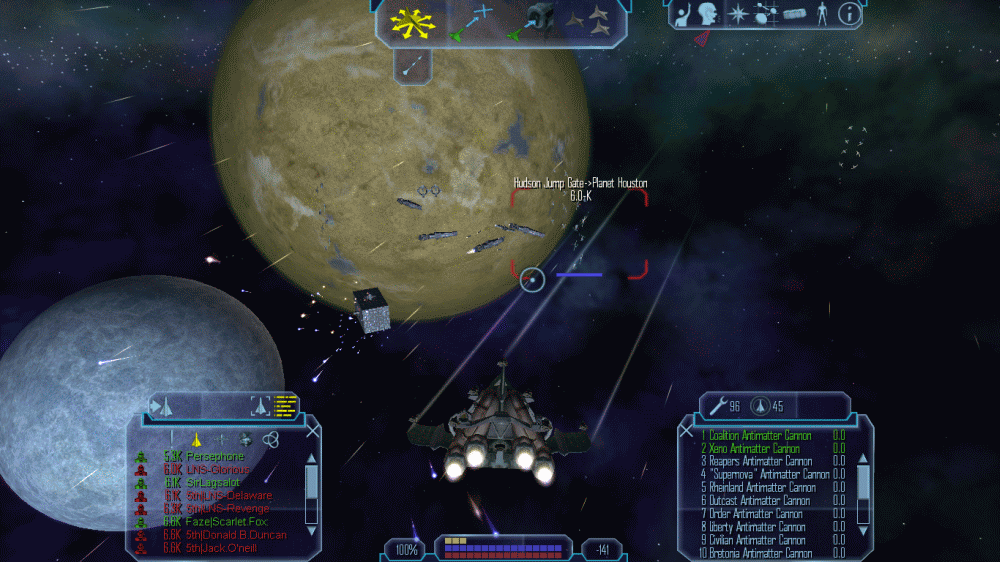The height and width of the screenshot is (562, 1000).
Task: Close the weapons list panel
Action: 686,431
